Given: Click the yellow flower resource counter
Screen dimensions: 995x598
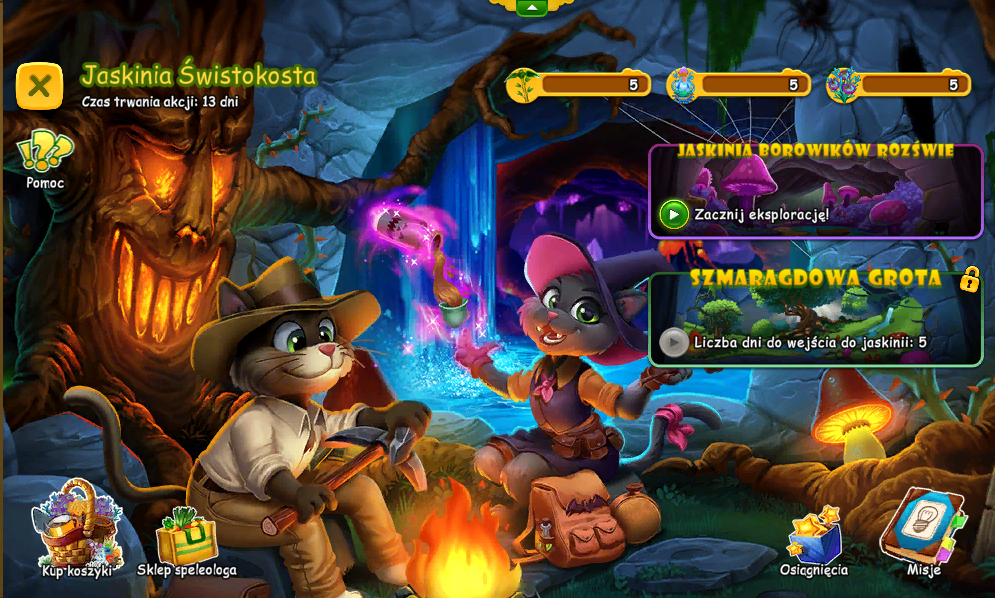Looking at the screenshot, I should [x=578, y=85].
